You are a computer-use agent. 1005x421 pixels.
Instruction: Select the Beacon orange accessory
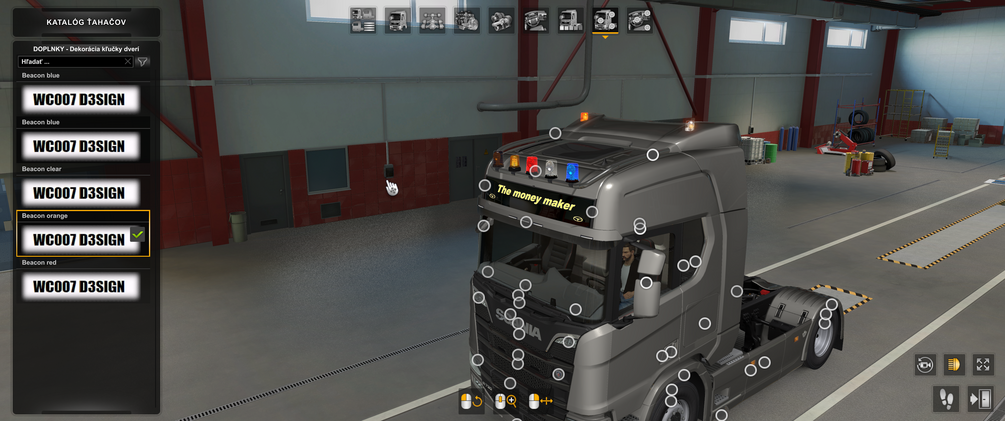pyautogui.click(x=79, y=239)
